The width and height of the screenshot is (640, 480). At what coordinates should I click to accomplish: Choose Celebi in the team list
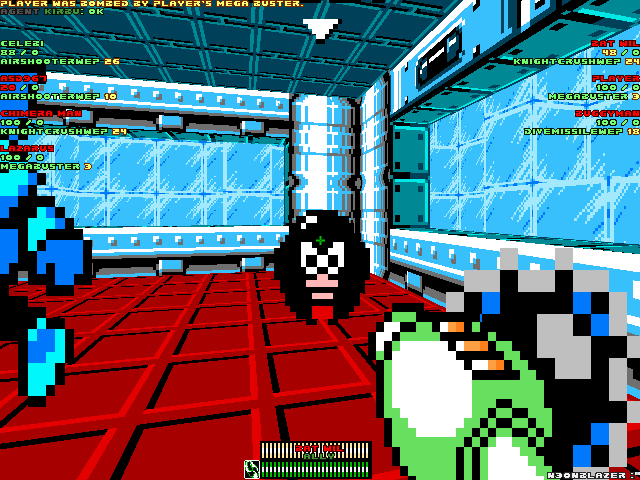[x=22, y=44]
